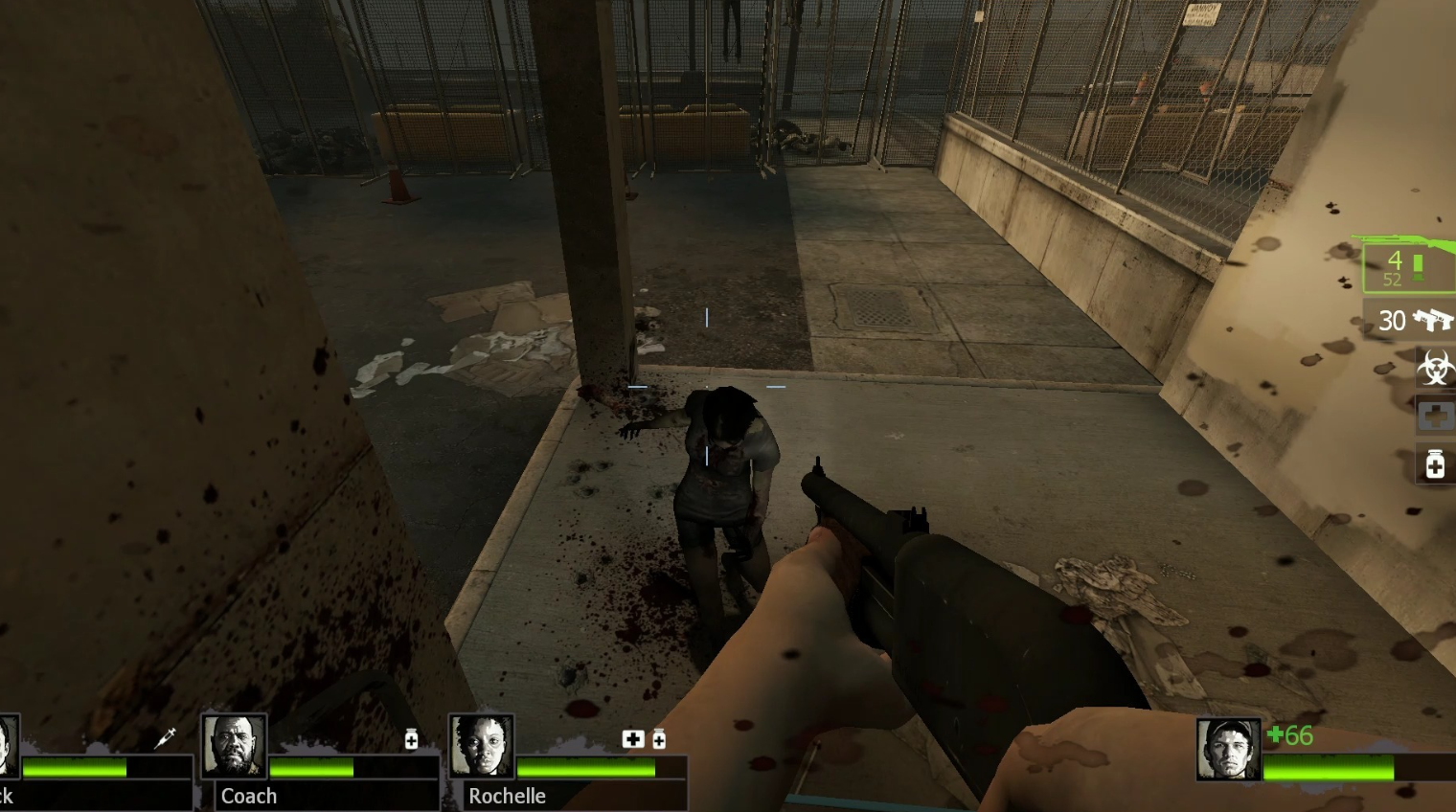Viewport: 1456px width, 812px height.
Task: Click the adrenaline syringe indicator
Action: click(x=165, y=737)
